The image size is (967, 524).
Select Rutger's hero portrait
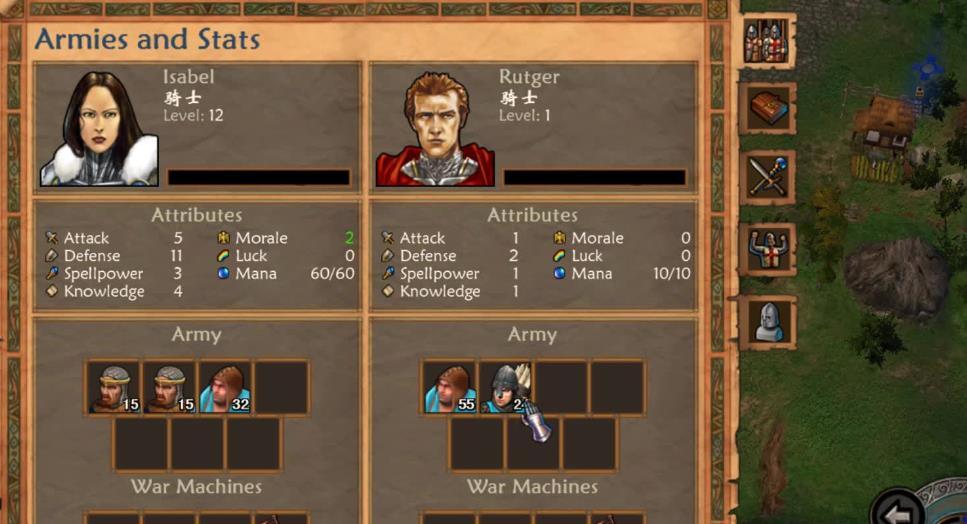435,128
